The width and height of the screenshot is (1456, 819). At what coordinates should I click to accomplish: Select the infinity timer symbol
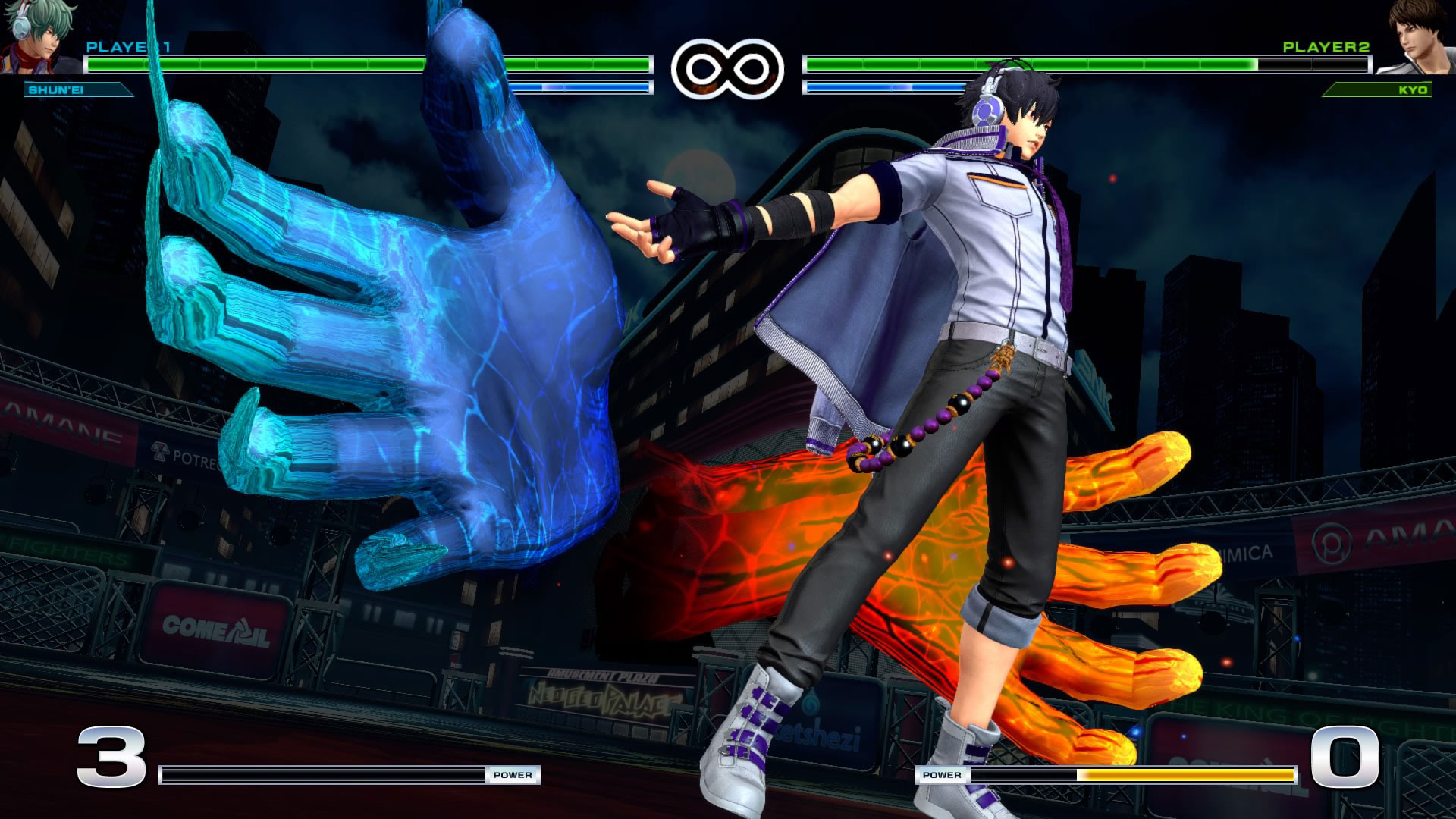[x=726, y=68]
